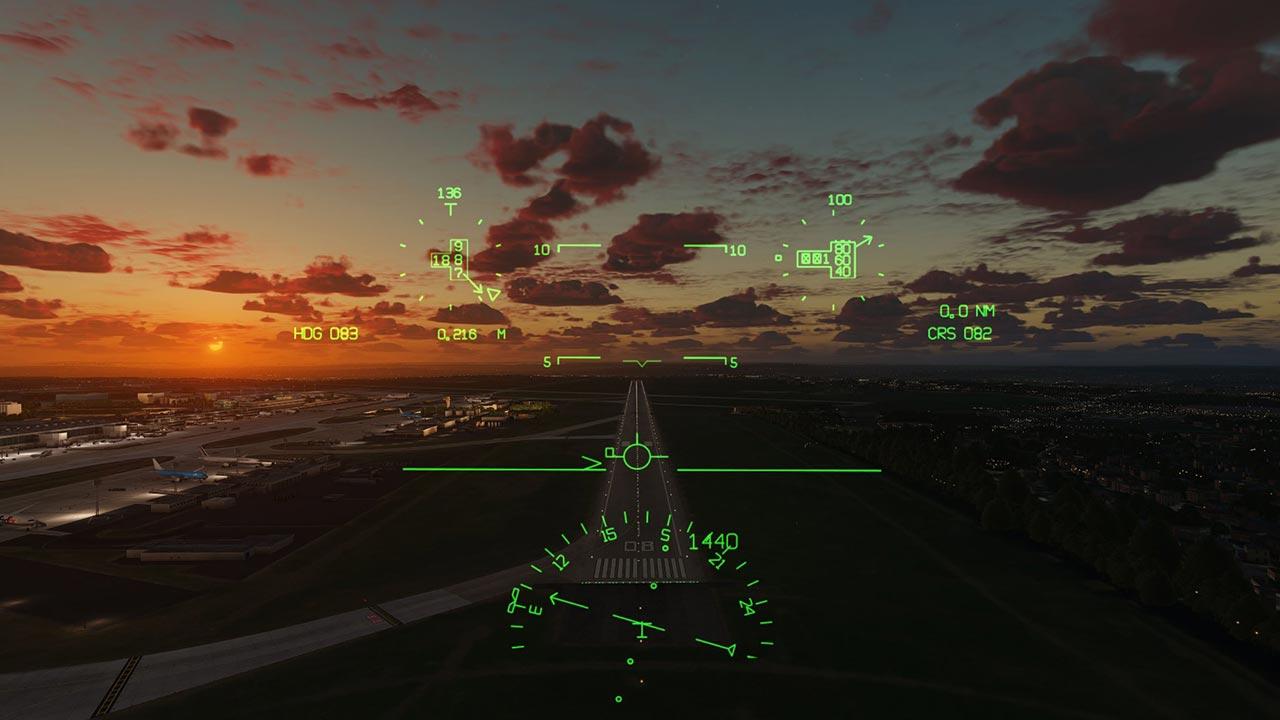The height and width of the screenshot is (720, 1280).
Task: Toggle the true airspeed readout showing 136 T
Action: coord(449,194)
